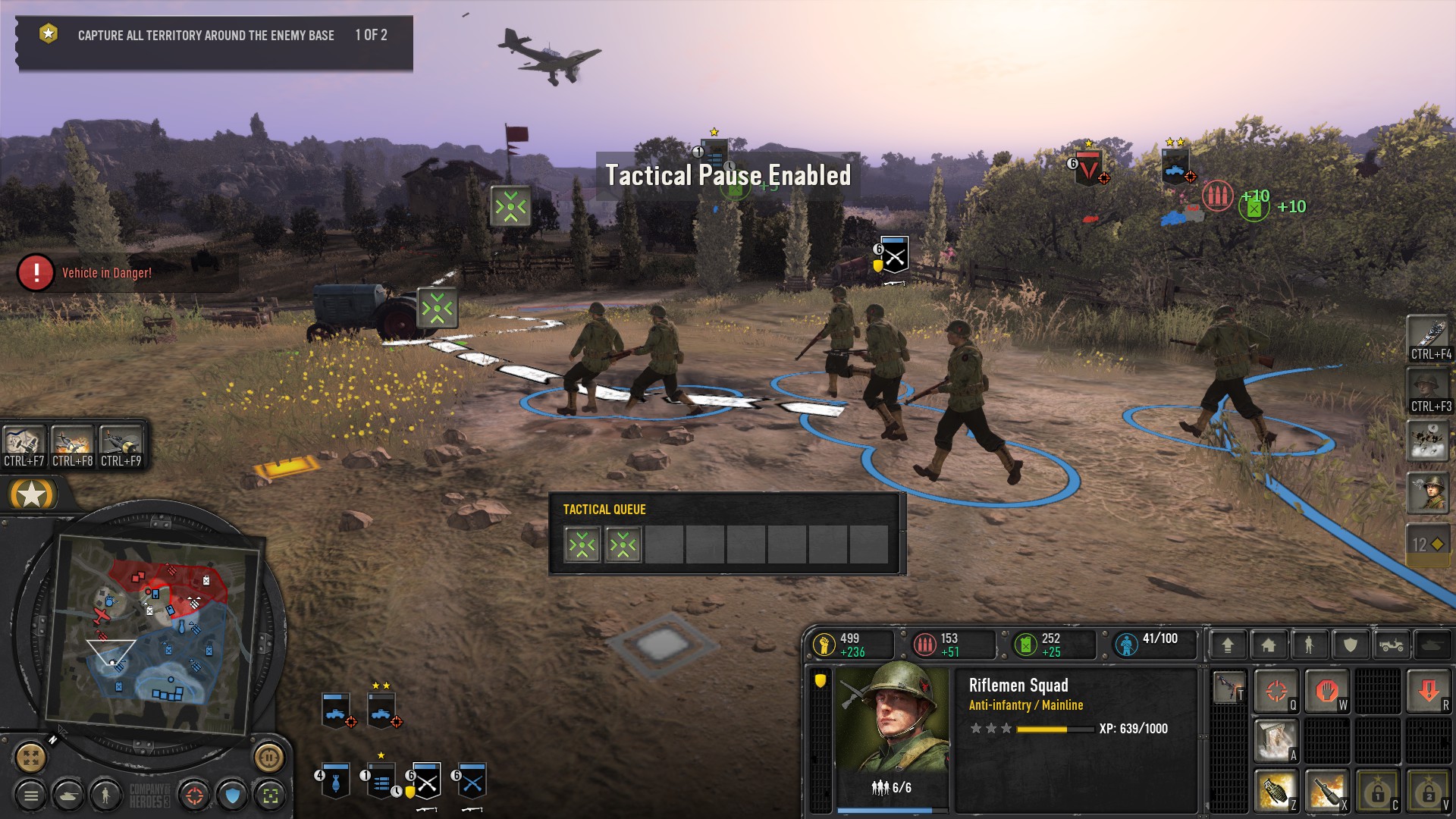Click the first queued order in Tactical Queue
1456x819 pixels.
click(x=582, y=544)
